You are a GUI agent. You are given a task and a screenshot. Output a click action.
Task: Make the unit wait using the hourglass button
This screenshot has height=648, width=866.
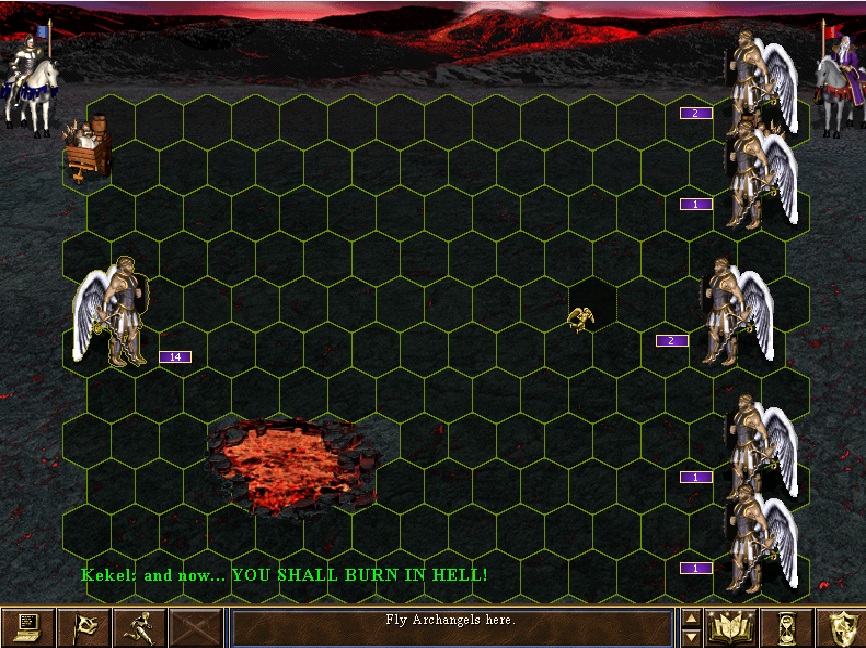(786, 627)
